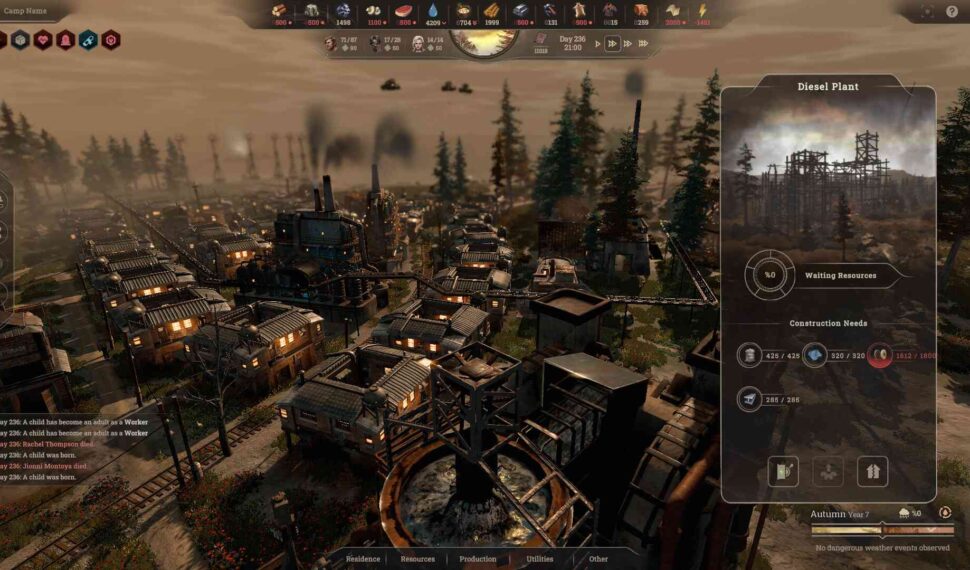
Task: Click the Camp Name label
Action: click(x=25, y=12)
